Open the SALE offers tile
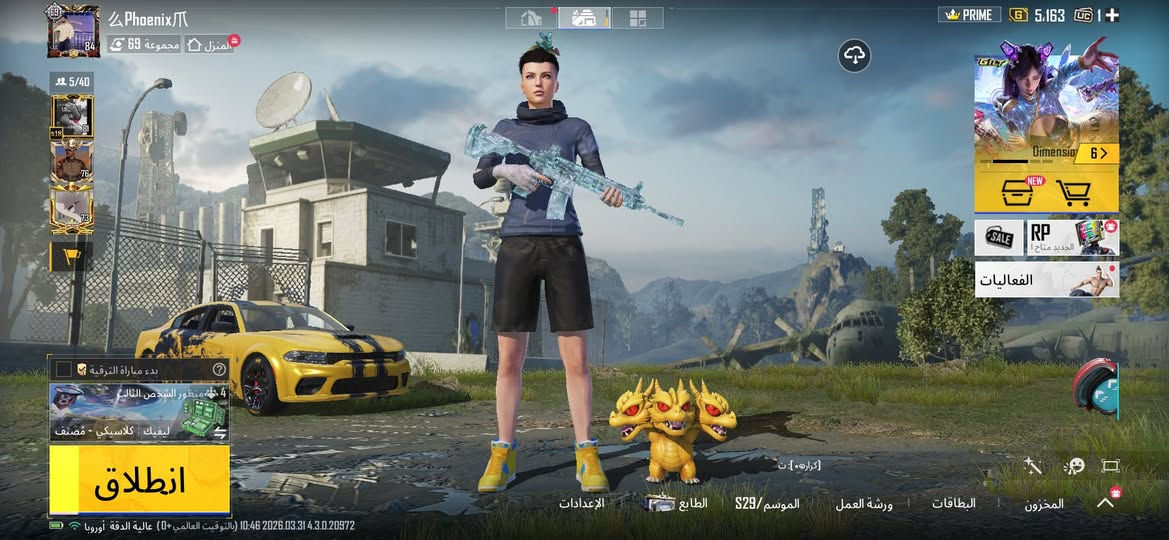Viewport: 1169px width, 540px height. coord(999,238)
